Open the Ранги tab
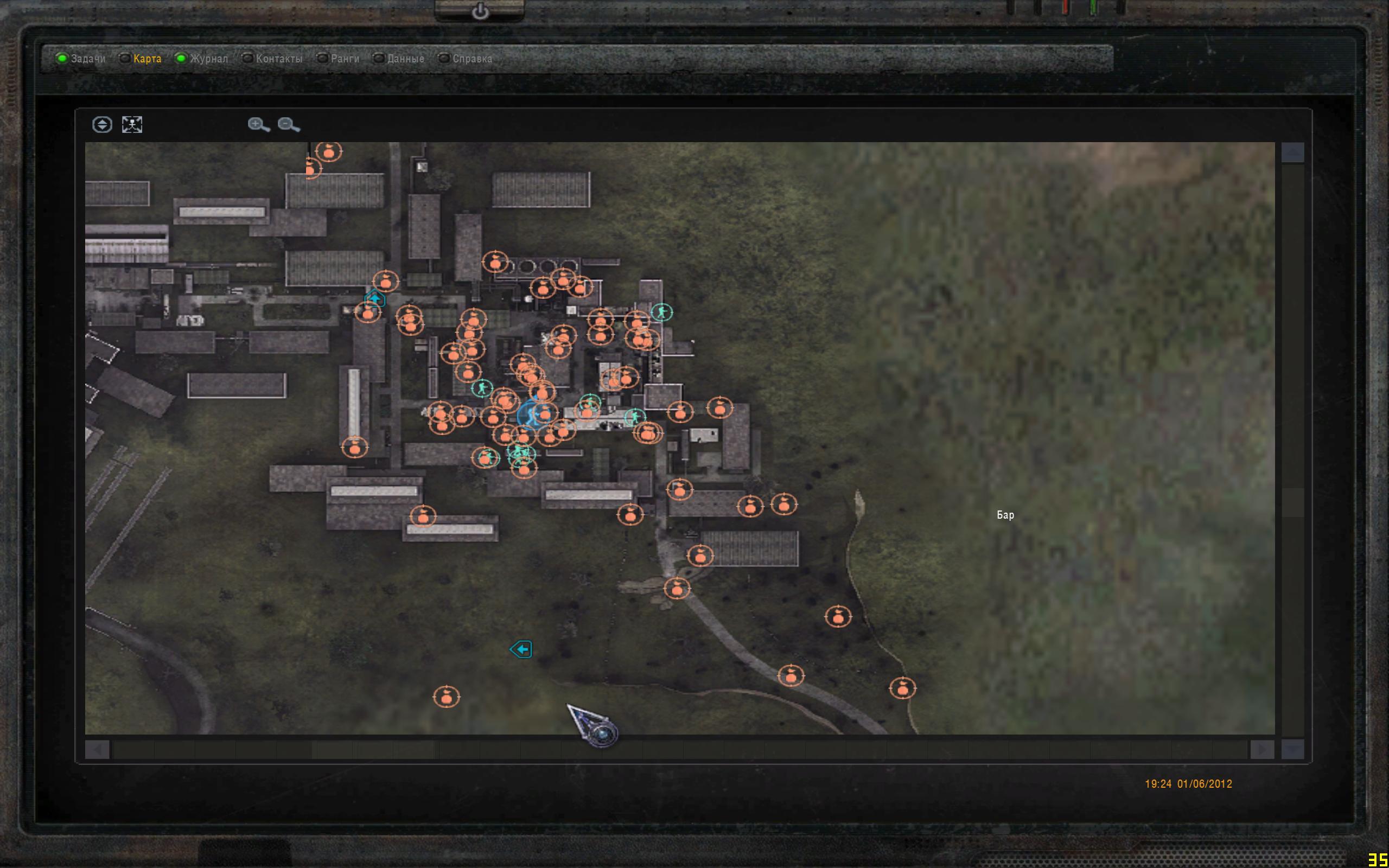 tap(345, 59)
